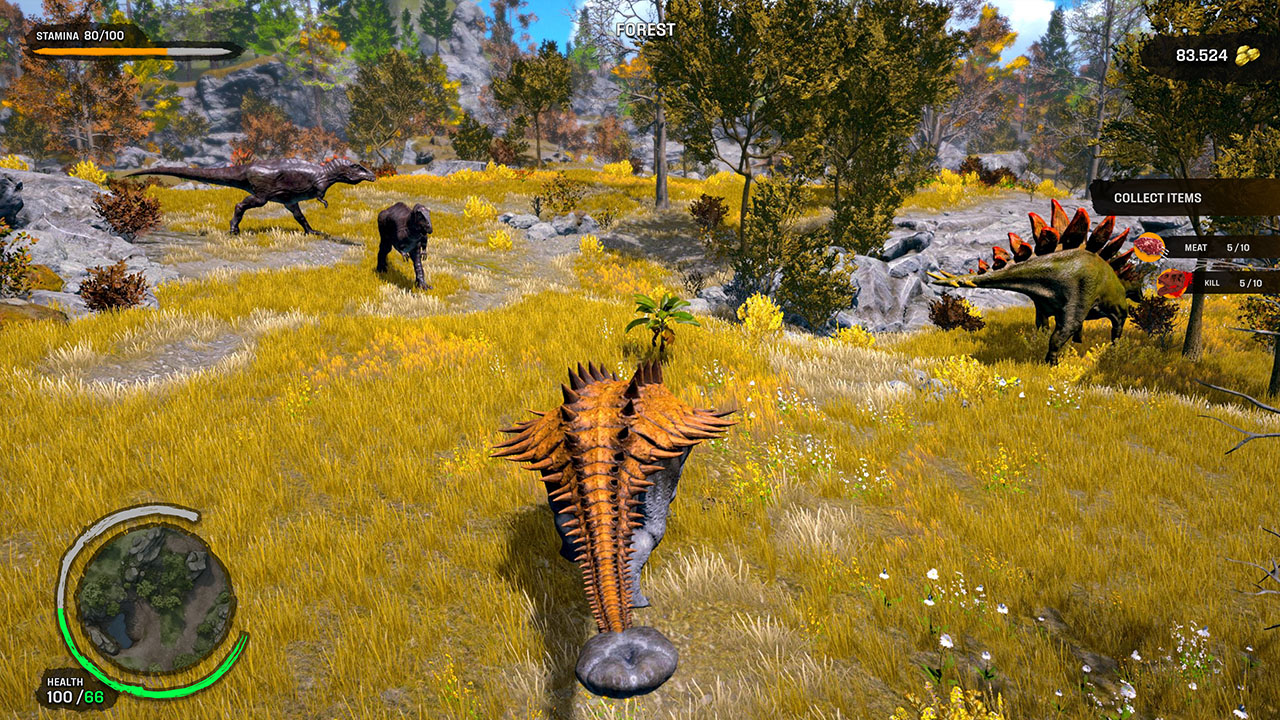Viewport: 1280px width, 720px height.
Task: Click the HEALTH label
Action: (65, 682)
